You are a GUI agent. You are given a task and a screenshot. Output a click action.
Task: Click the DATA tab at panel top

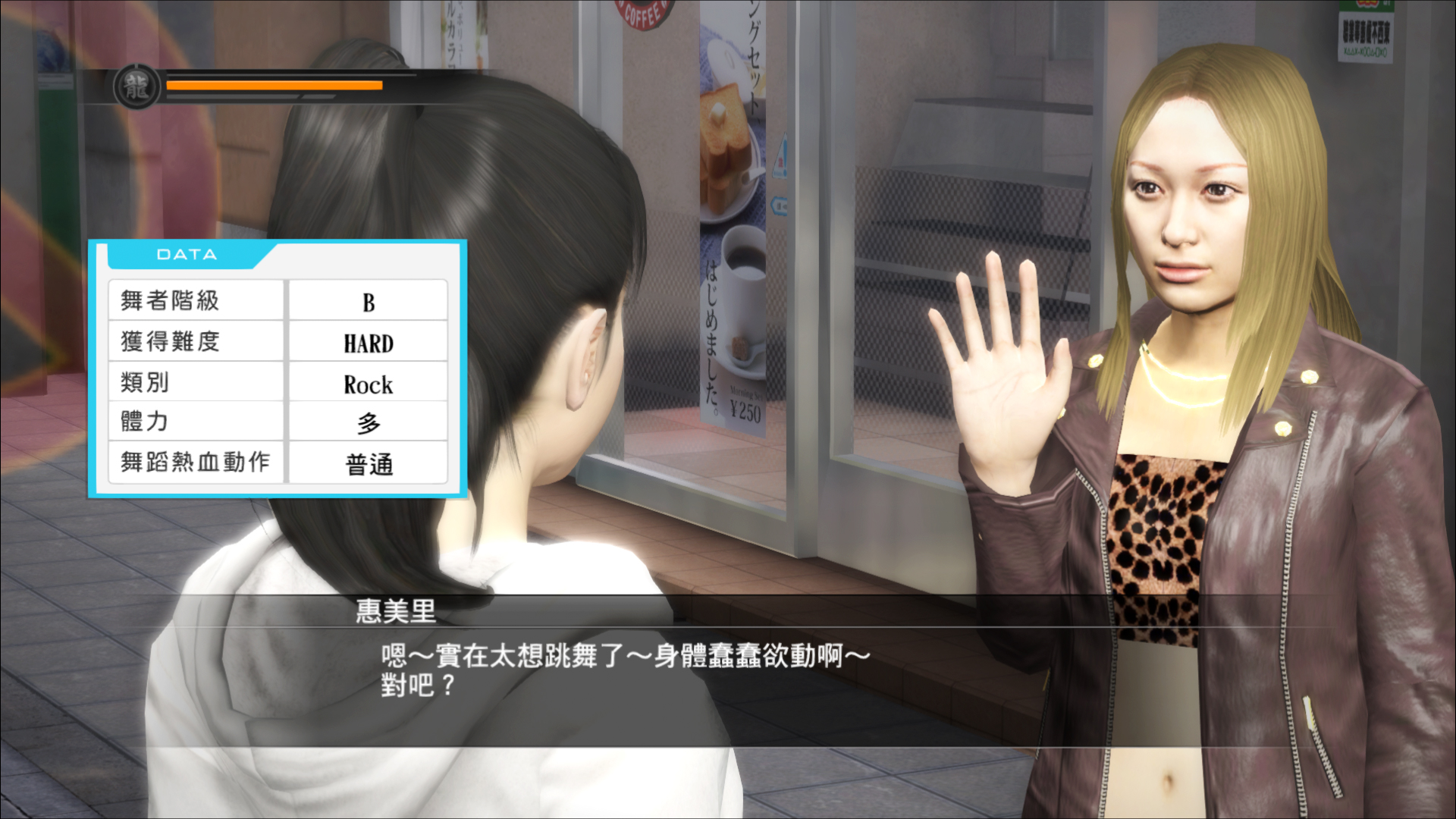(x=184, y=254)
